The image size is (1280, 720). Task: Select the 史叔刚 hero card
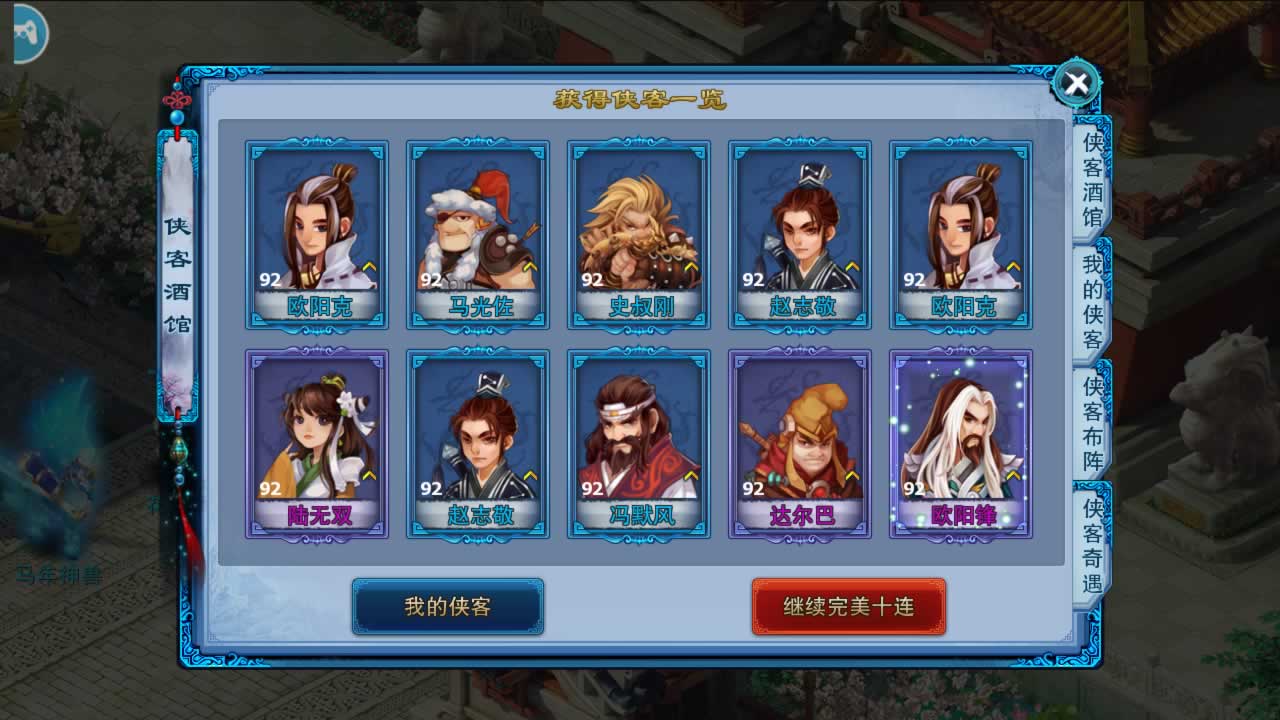[x=639, y=235]
